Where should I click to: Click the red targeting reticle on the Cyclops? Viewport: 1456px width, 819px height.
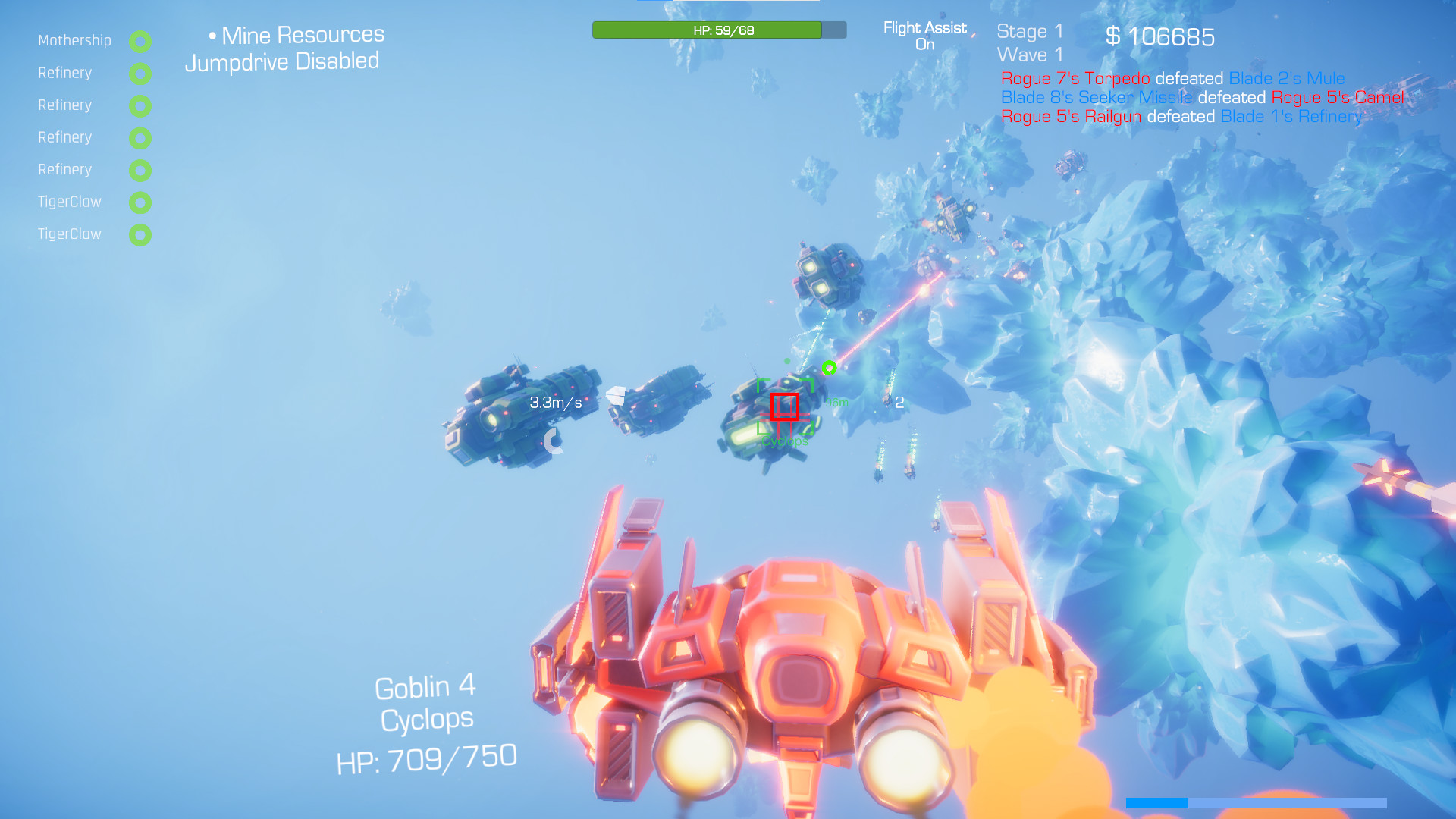[786, 408]
